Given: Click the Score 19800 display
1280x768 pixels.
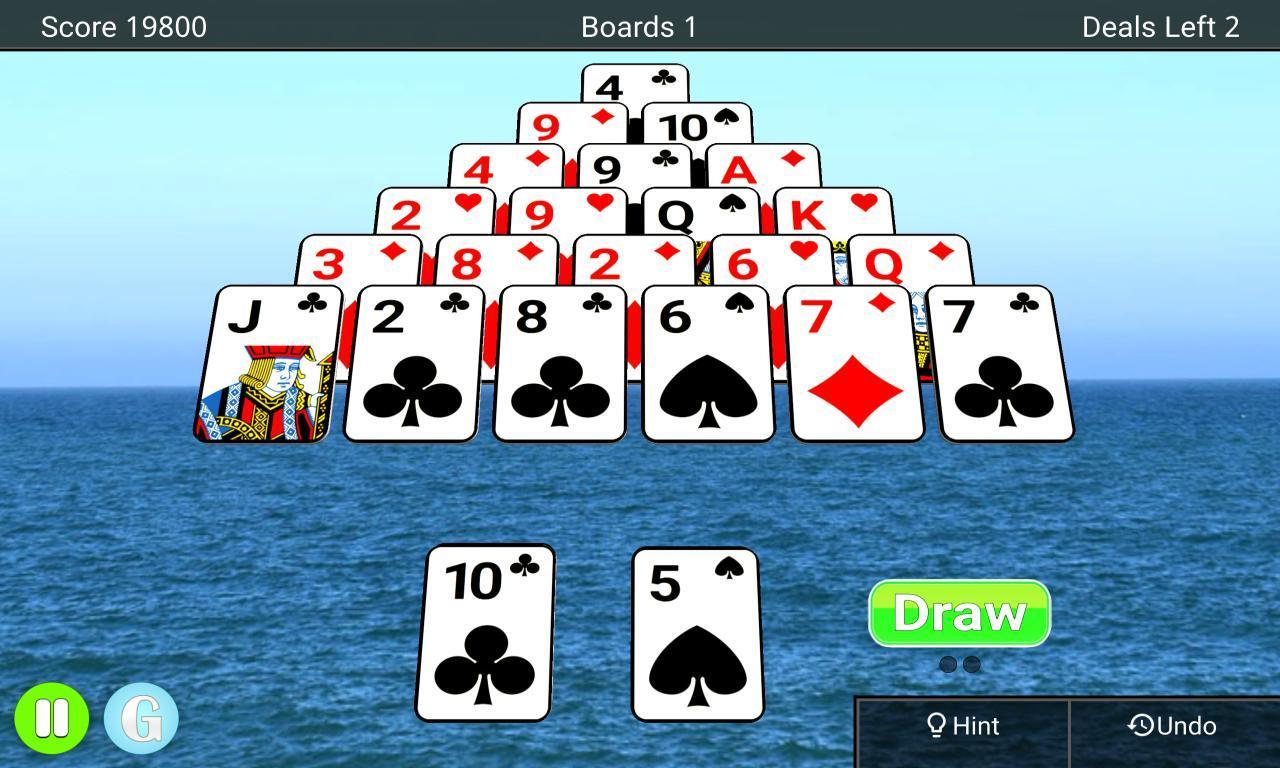Looking at the screenshot, I should pyautogui.click(x=124, y=27).
